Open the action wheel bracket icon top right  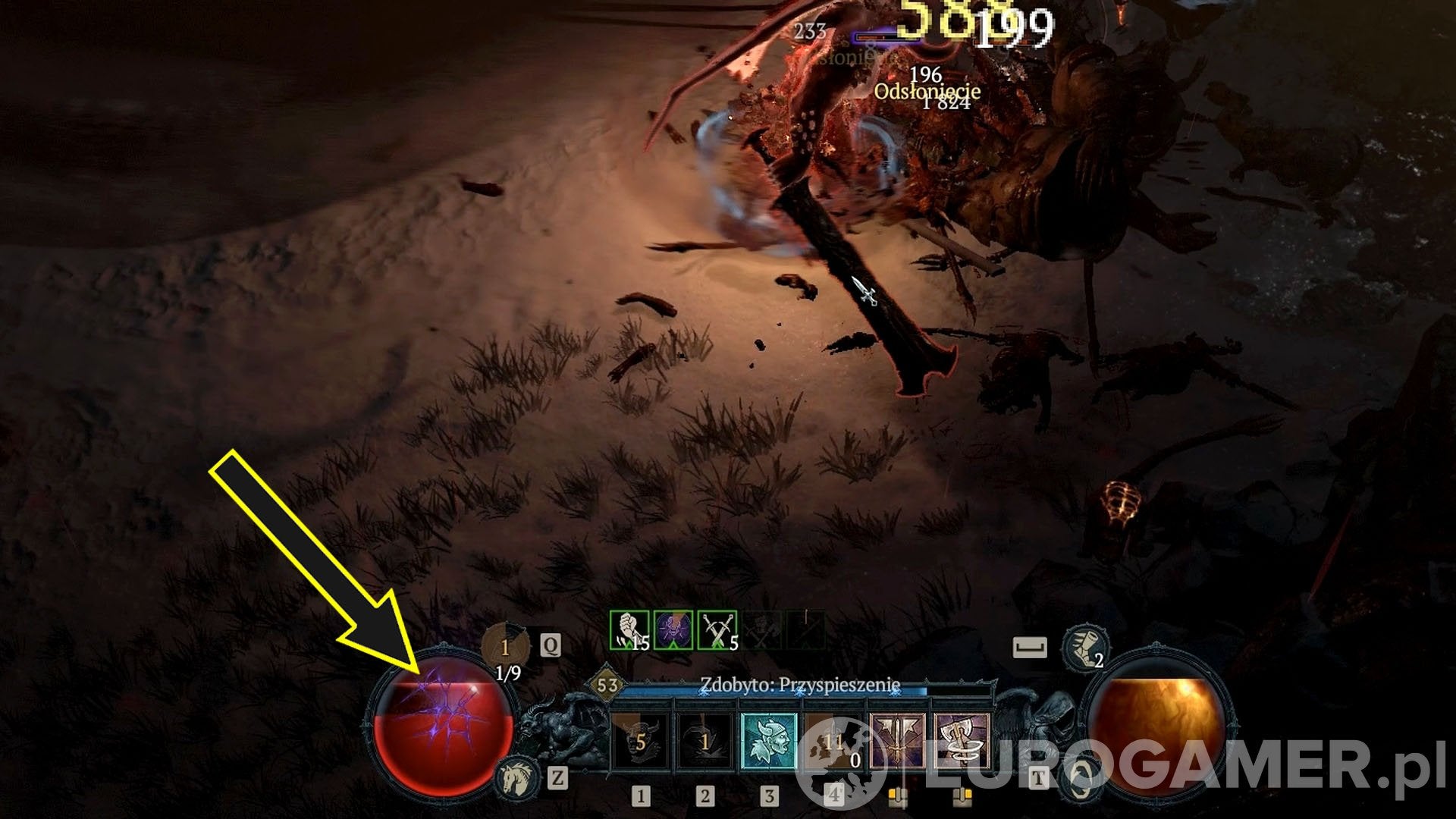[x=1030, y=646]
